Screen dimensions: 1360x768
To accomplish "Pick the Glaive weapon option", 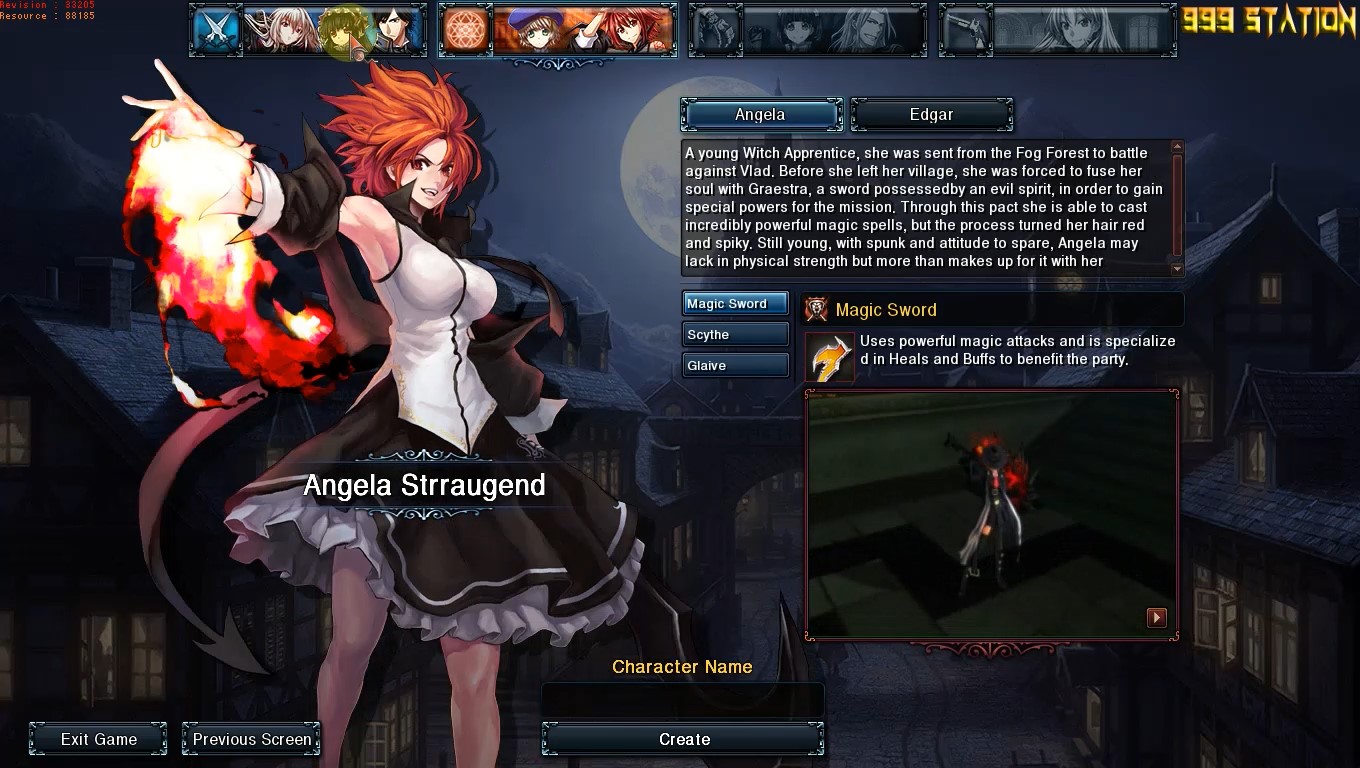I will point(735,366).
